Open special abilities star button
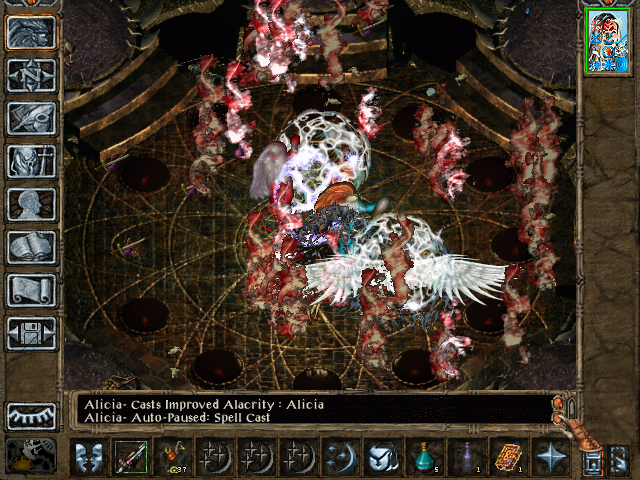640x480 pixels. (550, 459)
